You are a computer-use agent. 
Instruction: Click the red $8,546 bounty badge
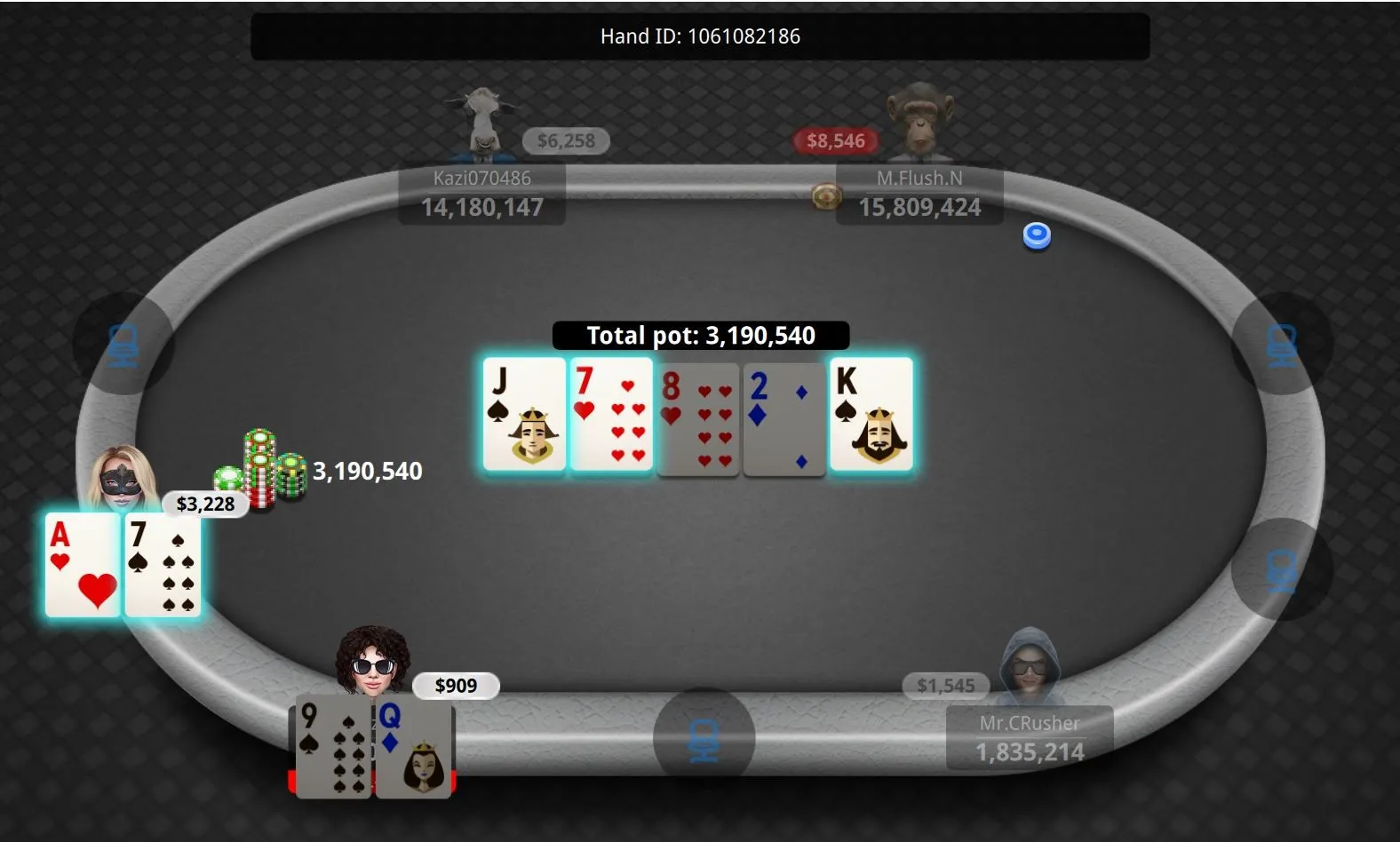(836, 141)
